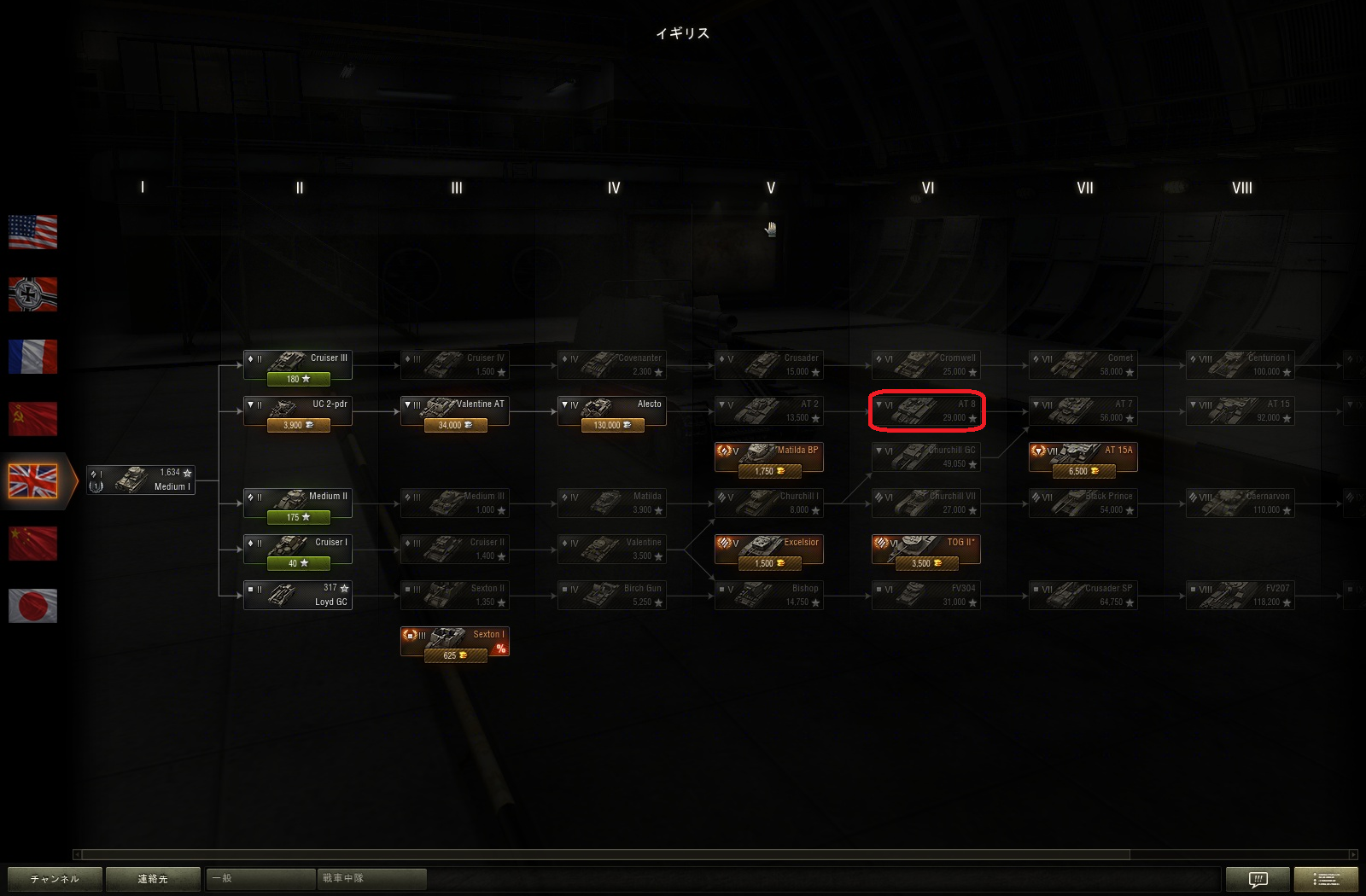Image resolution: width=1366 pixels, height=896 pixels.
Task: Show the Chinese tech tree
Action: tap(32, 544)
